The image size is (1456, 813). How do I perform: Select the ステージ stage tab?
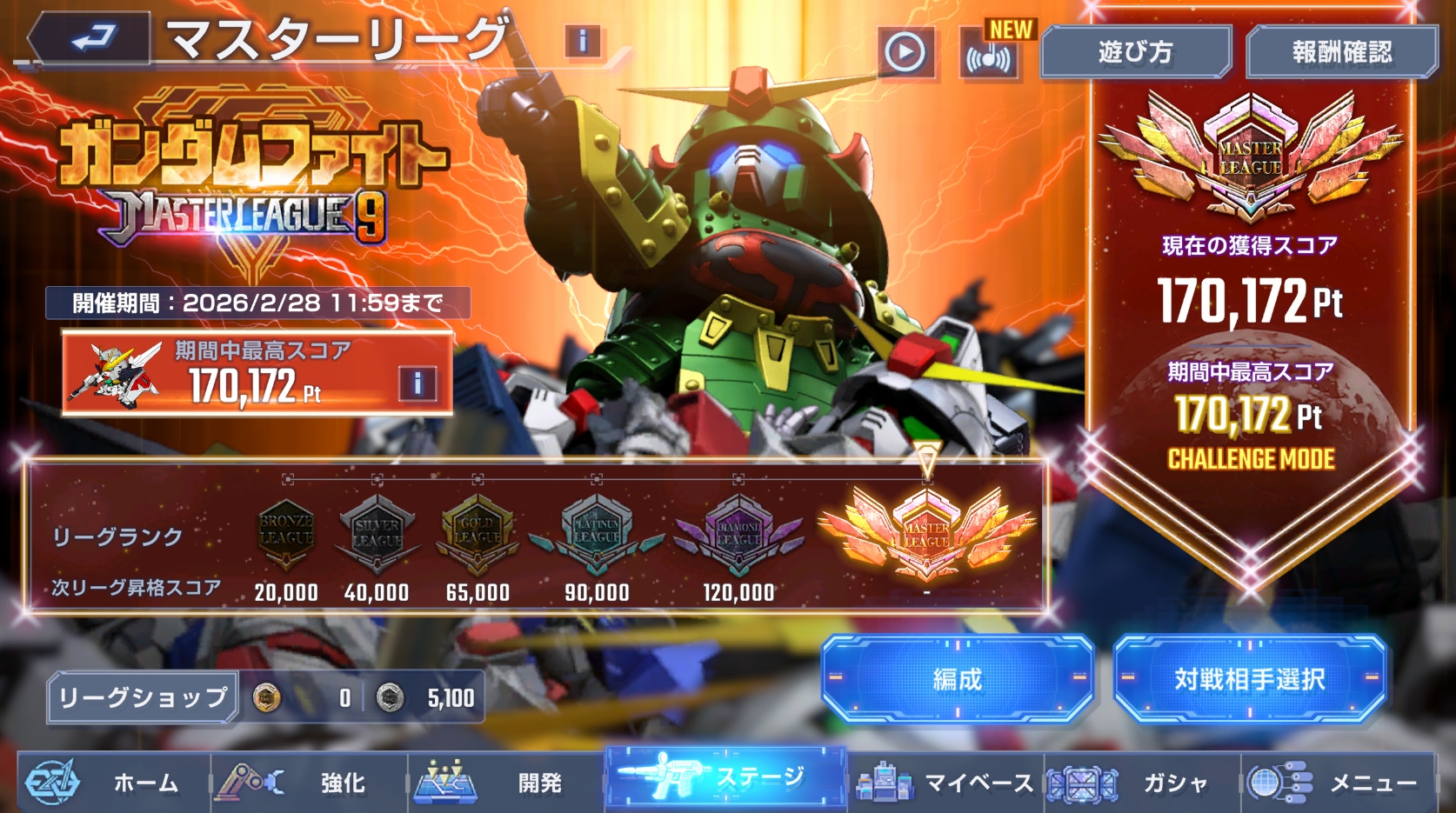[725, 777]
